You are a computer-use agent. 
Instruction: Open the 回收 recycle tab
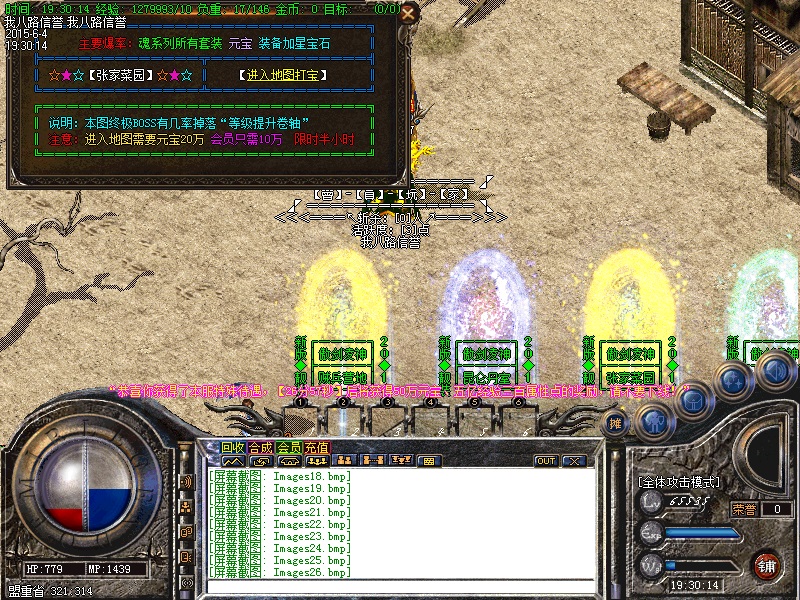tap(233, 448)
